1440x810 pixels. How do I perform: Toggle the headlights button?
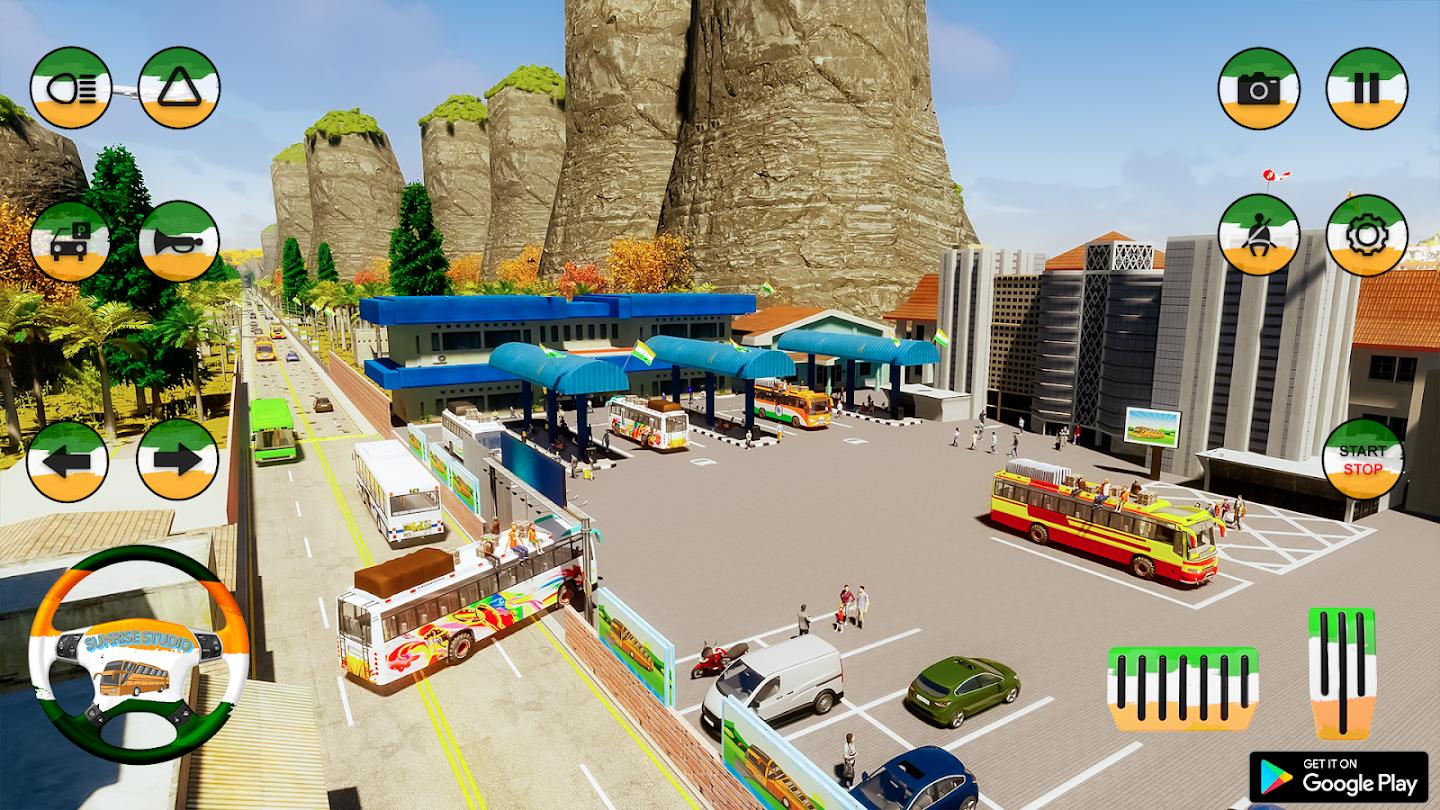tap(70, 88)
